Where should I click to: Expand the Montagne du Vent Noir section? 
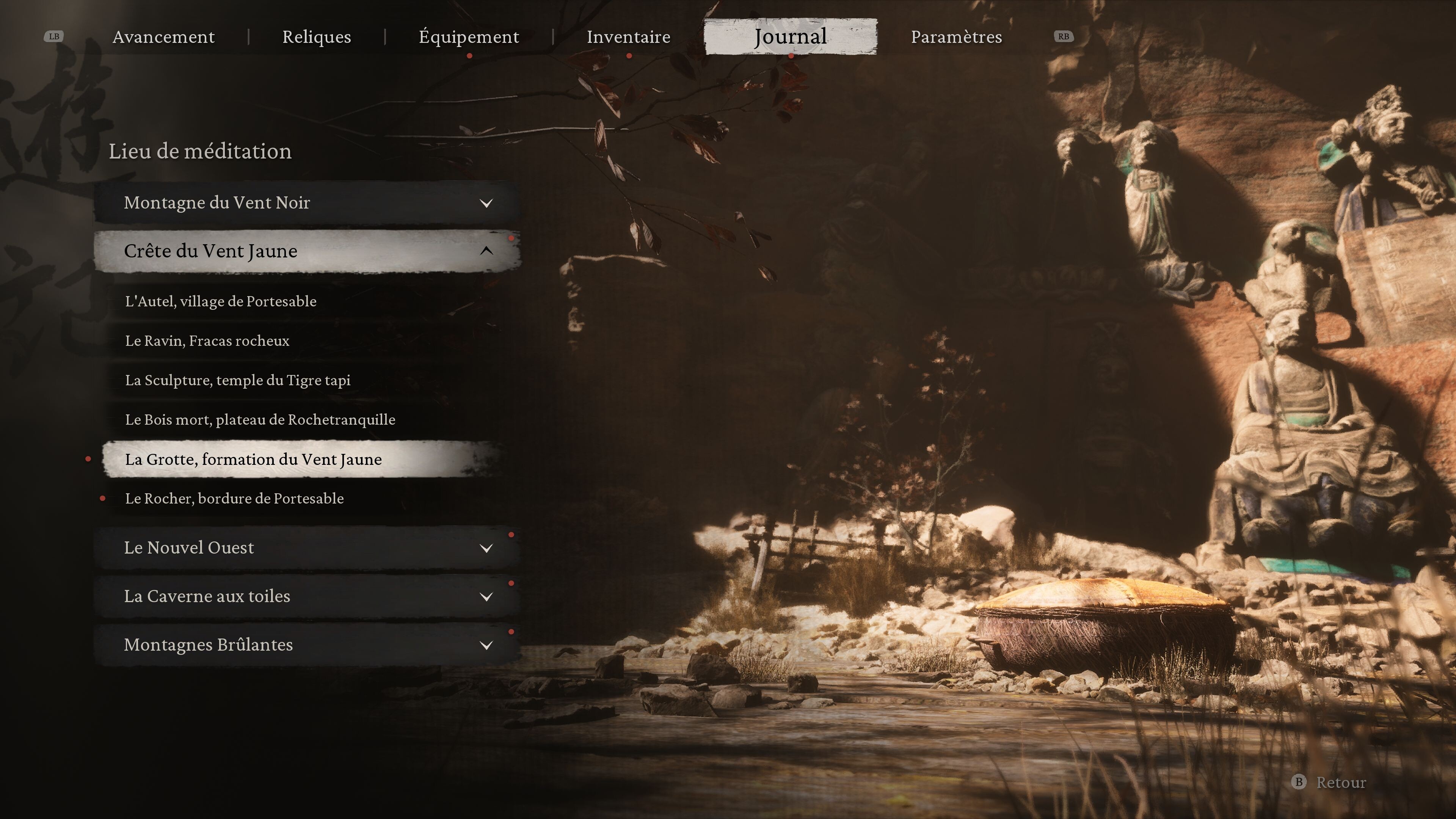[x=307, y=202]
